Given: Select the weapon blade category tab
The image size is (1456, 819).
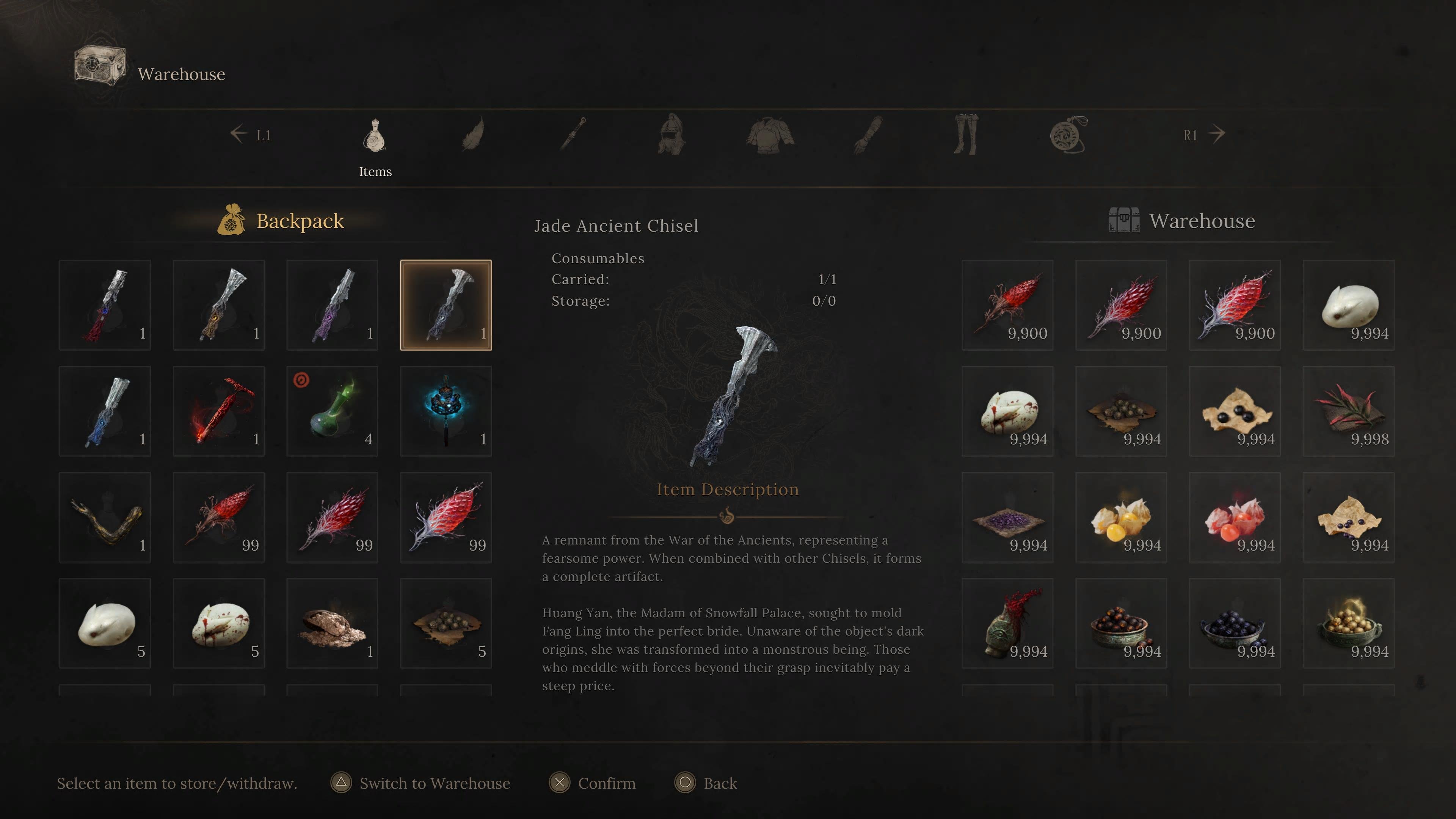Looking at the screenshot, I should tap(573, 135).
